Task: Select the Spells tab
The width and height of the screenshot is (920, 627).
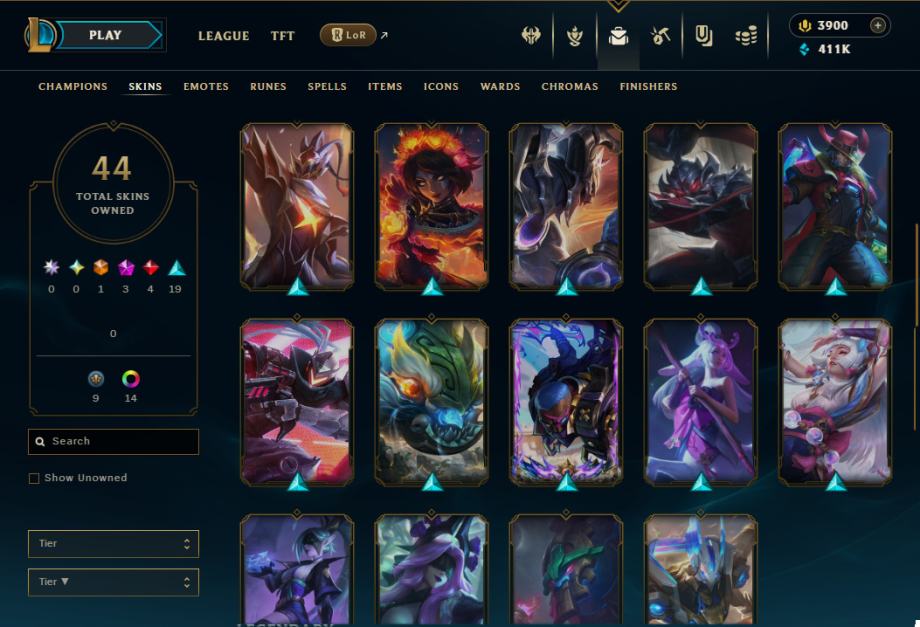Action: (x=327, y=87)
